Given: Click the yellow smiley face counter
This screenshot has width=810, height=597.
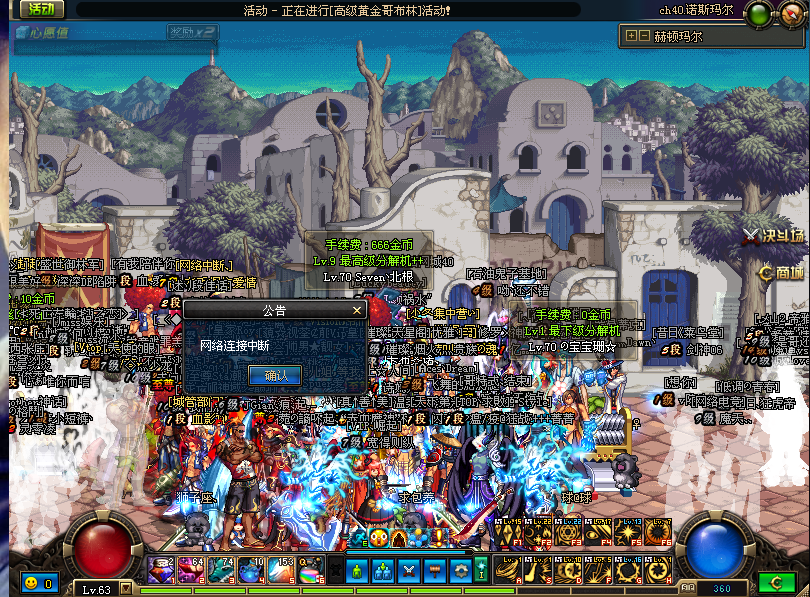Looking at the screenshot, I should tap(31, 582).
